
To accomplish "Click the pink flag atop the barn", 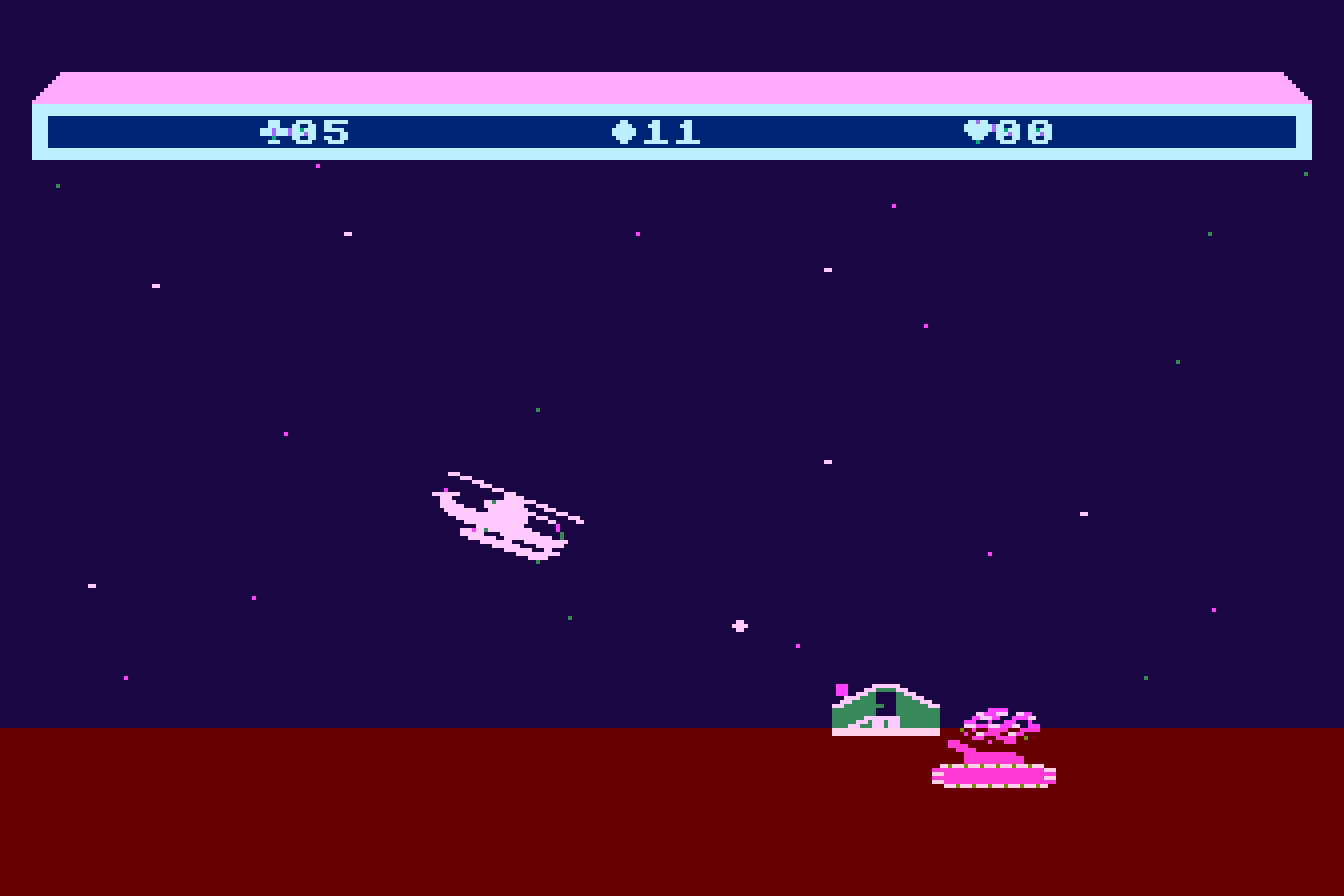I will point(840,690).
